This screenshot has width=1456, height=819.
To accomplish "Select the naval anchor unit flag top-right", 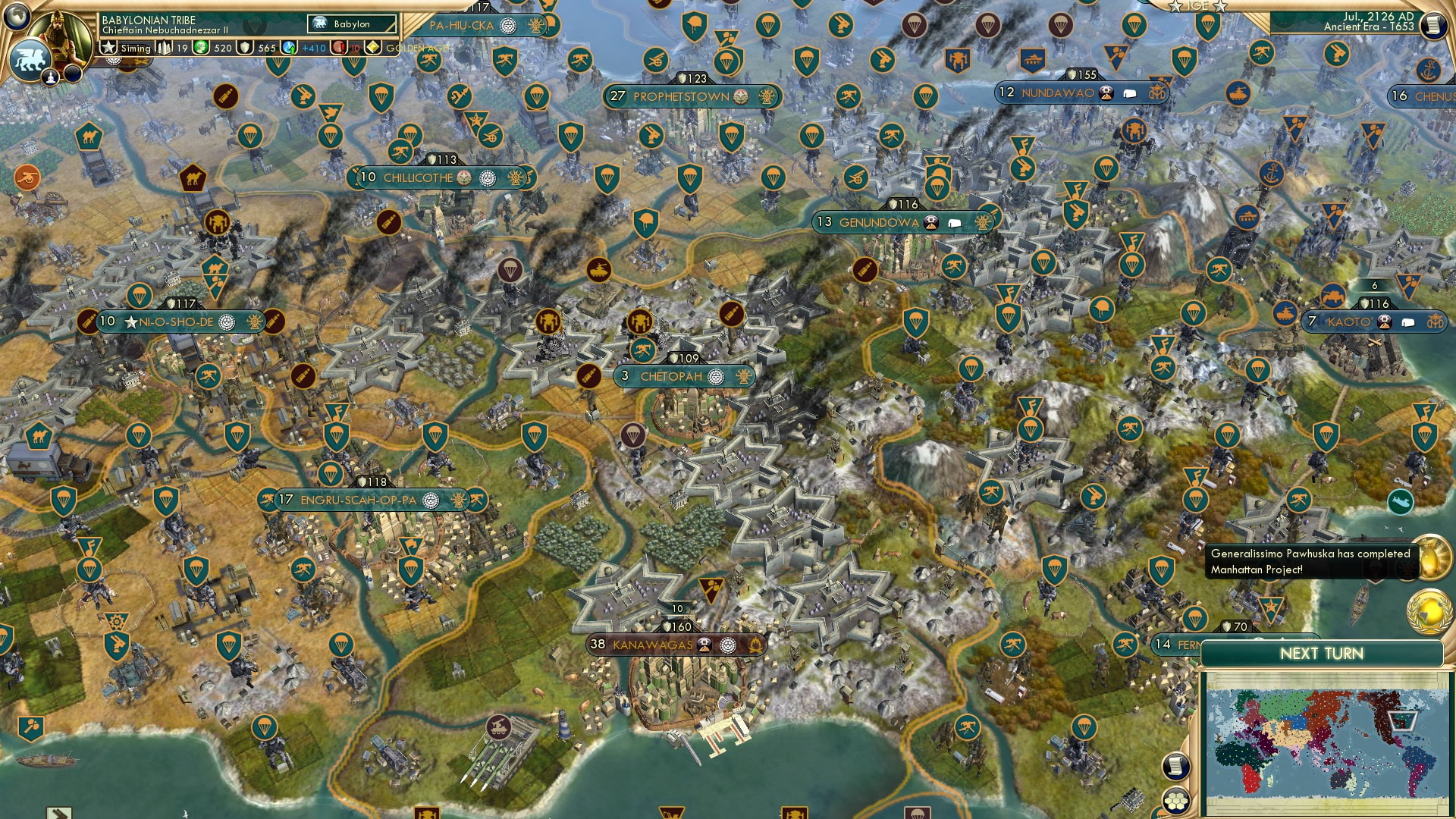I will point(1428,70).
